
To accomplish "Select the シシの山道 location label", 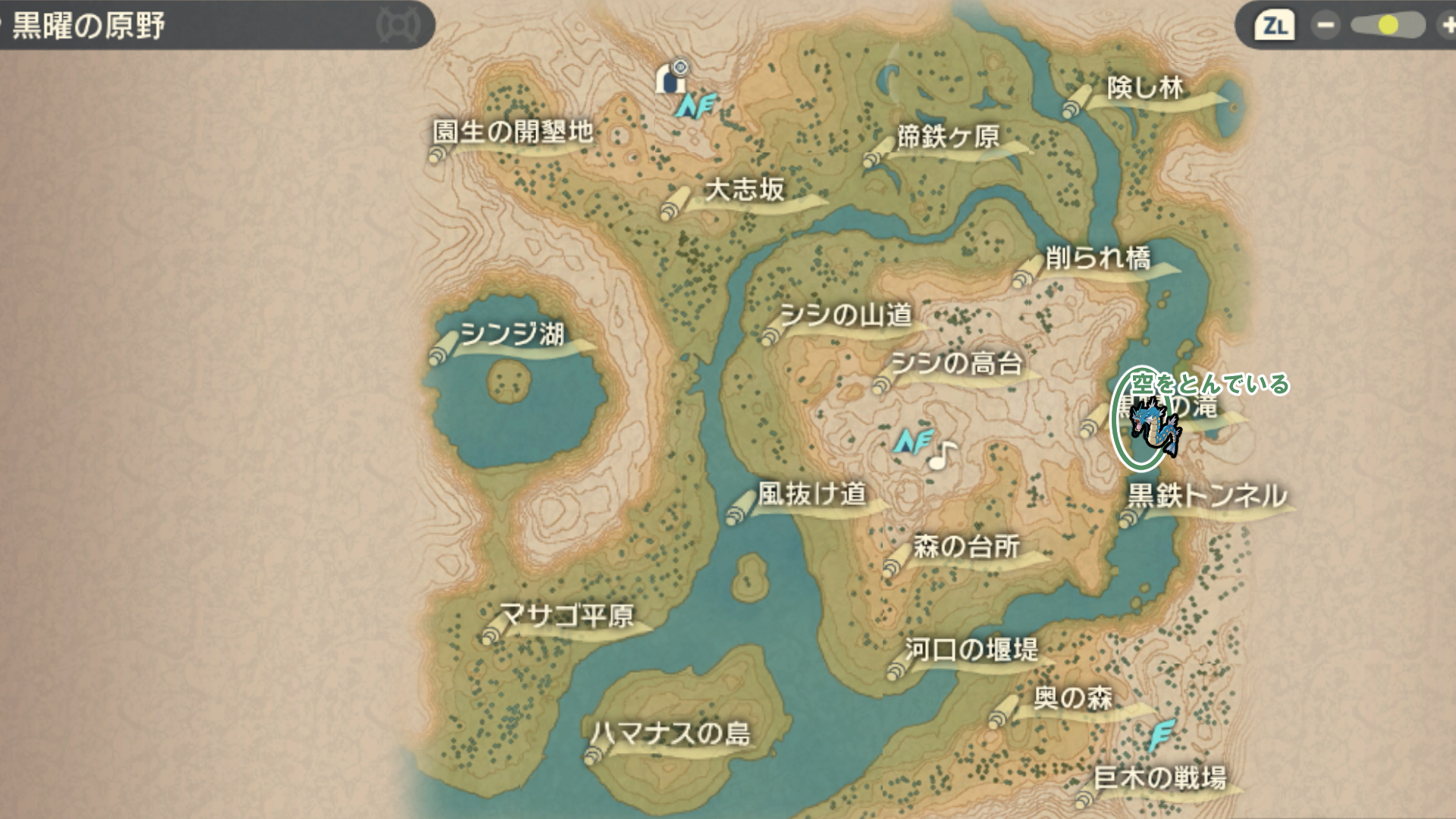I will tap(846, 315).
